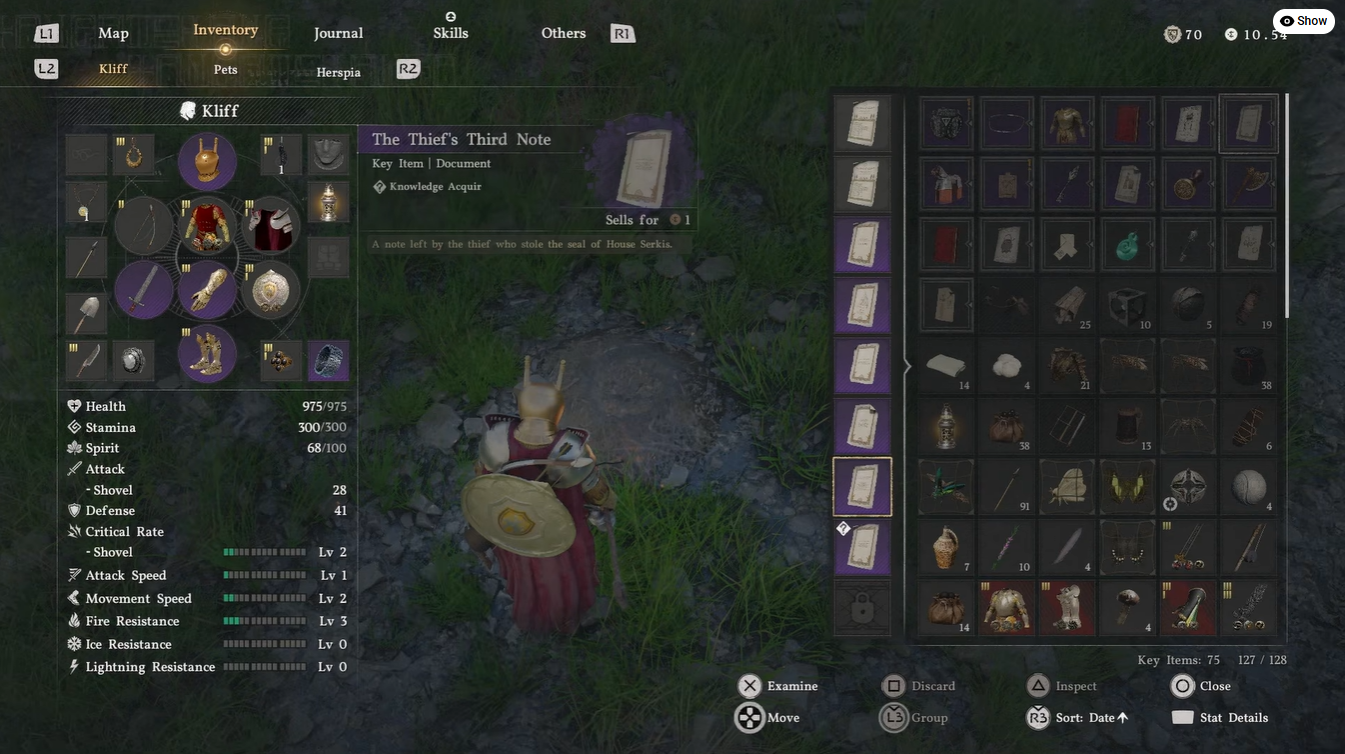Toggle the Show overlay button
Image resolution: width=1345 pixels, height=754 pixels.
pyautogui.click(x=1303, y=21)
